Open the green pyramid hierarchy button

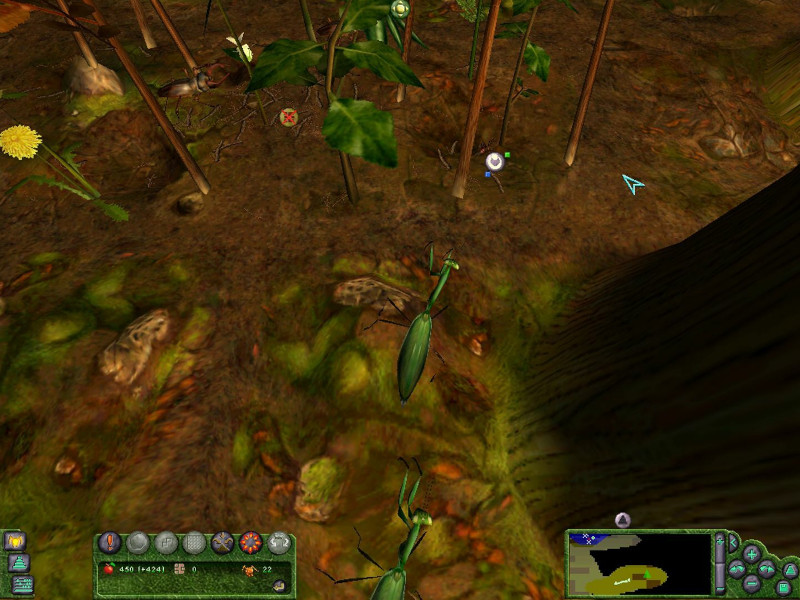click(x=19, y=564)
